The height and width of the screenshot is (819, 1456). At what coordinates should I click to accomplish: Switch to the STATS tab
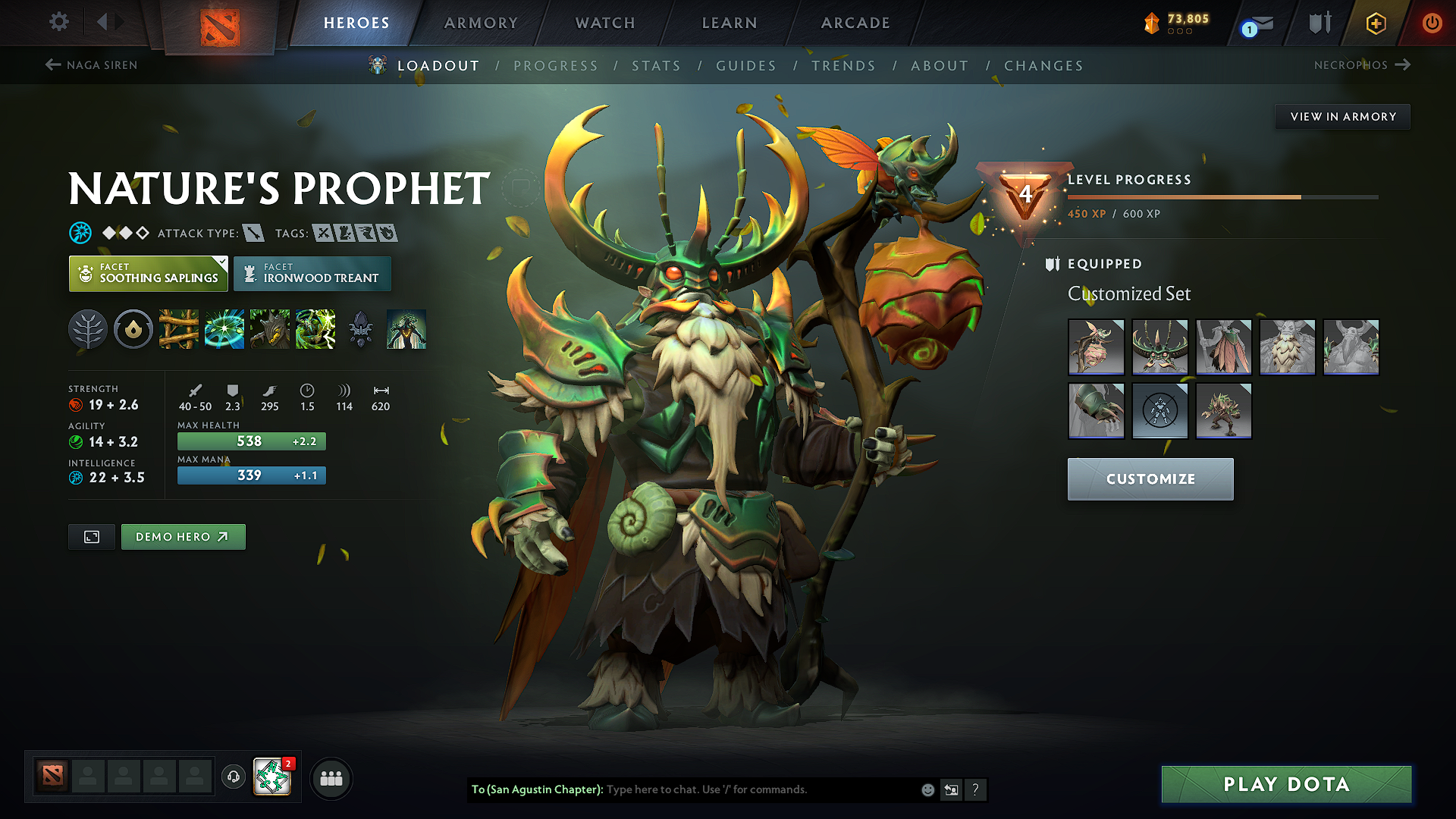(x=656, y=65)
